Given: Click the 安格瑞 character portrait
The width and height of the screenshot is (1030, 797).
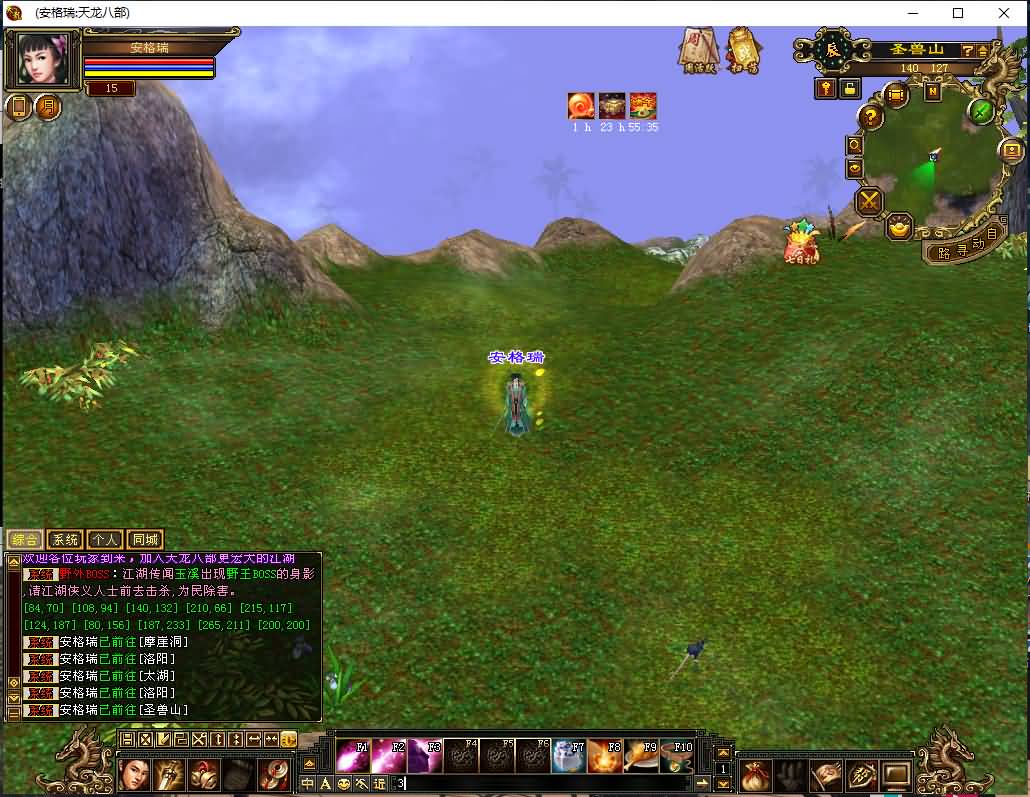Looking at the screenshot, I should coord(44,61).
